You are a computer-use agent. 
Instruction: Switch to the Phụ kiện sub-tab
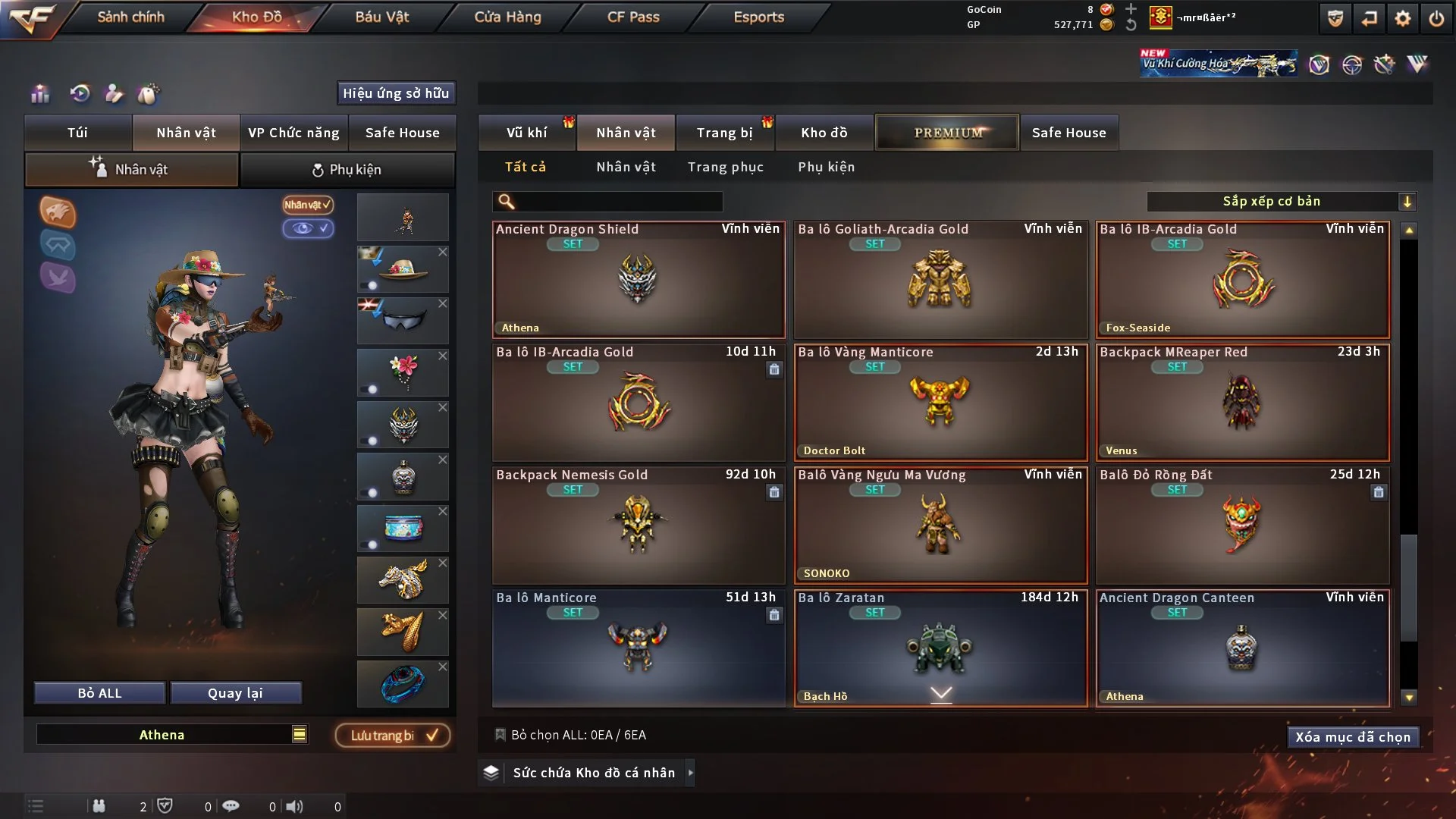[x=347, y=170]
